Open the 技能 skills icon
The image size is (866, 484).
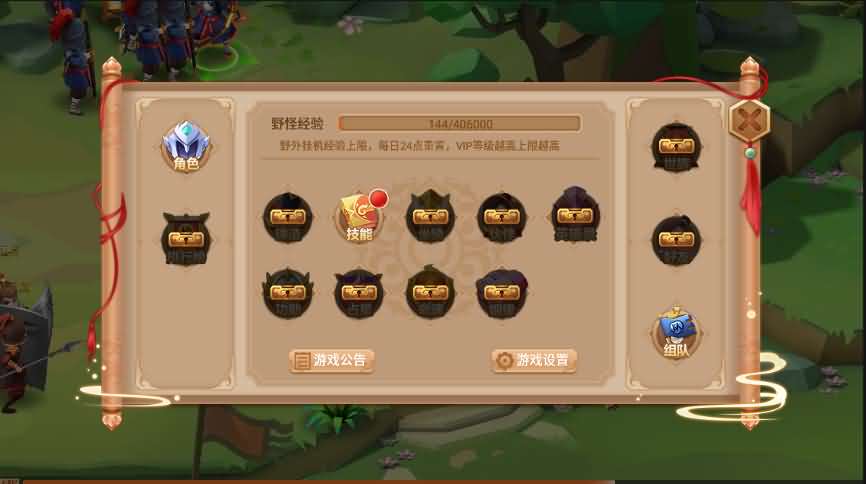(359, 216)
